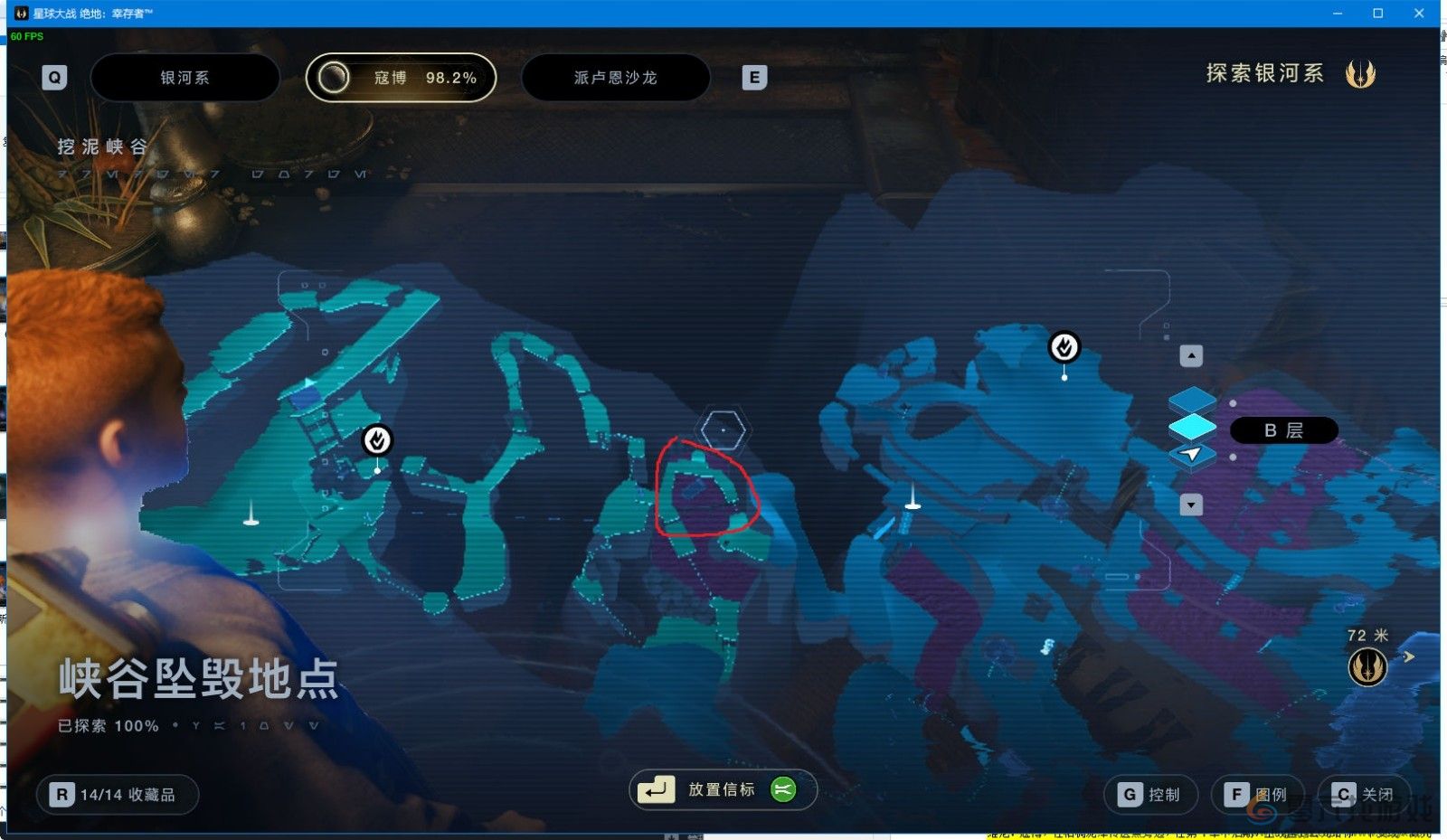This screenshot has width=1447, height=840.
Task: Click the player arrow on the bottom layer diamond
Action: click(x=1193, y=455)
